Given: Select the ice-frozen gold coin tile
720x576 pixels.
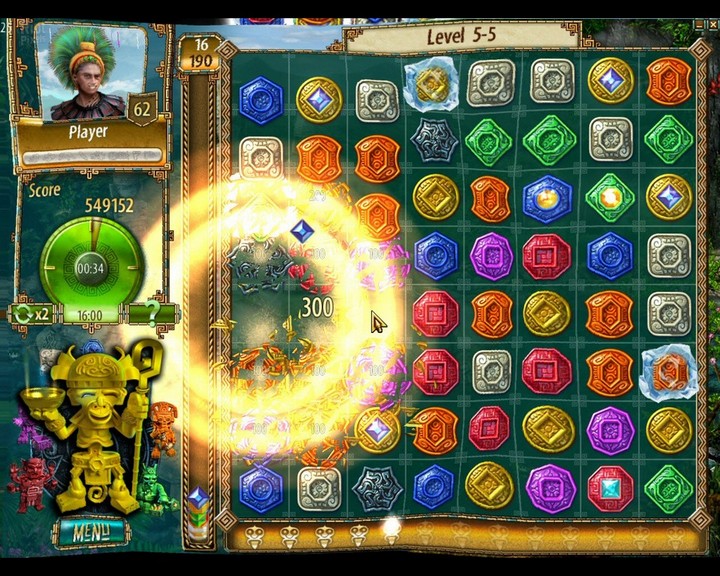Looking at the screenshot, I should click(x=433, y=84).
